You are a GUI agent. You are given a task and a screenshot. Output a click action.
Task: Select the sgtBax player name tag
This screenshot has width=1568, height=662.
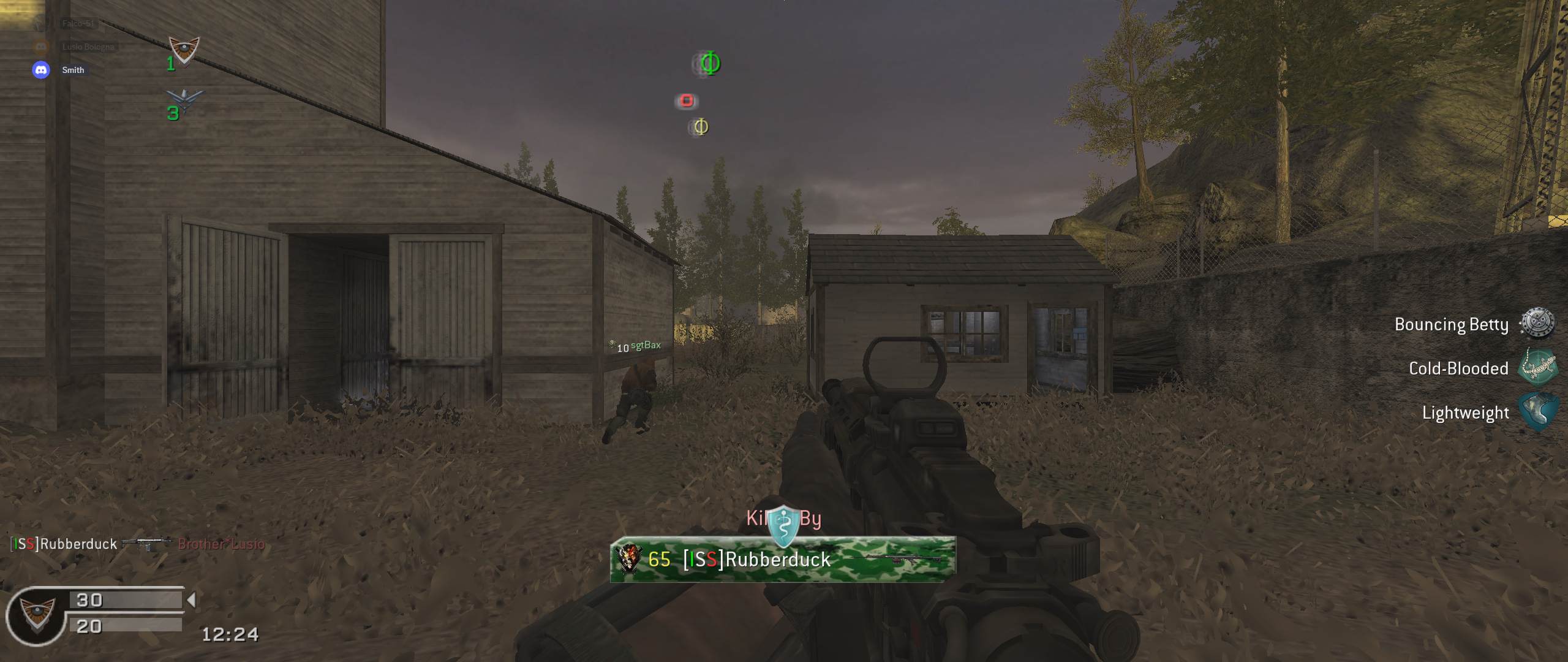pyautogui.click(x=646, y=345)
